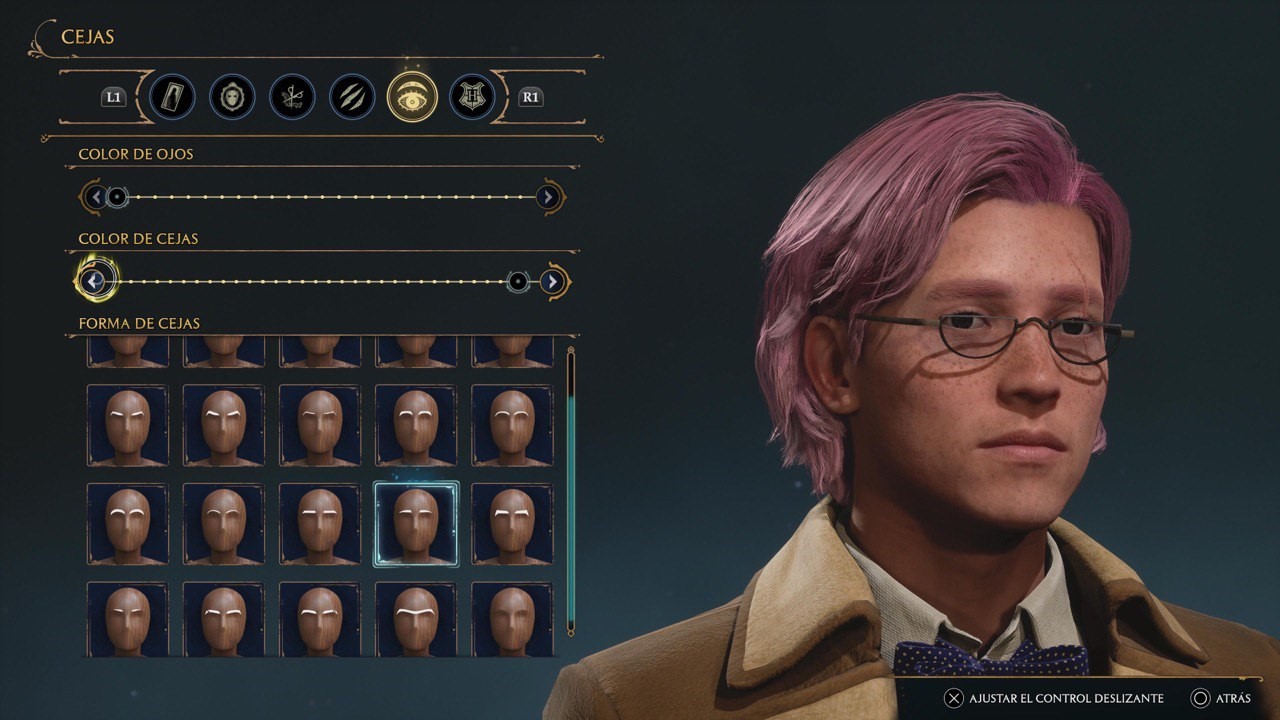The image size is (1280, 720).
Task: Go to the Hogwarts crest tab
Action: click(x=471, y=97)
